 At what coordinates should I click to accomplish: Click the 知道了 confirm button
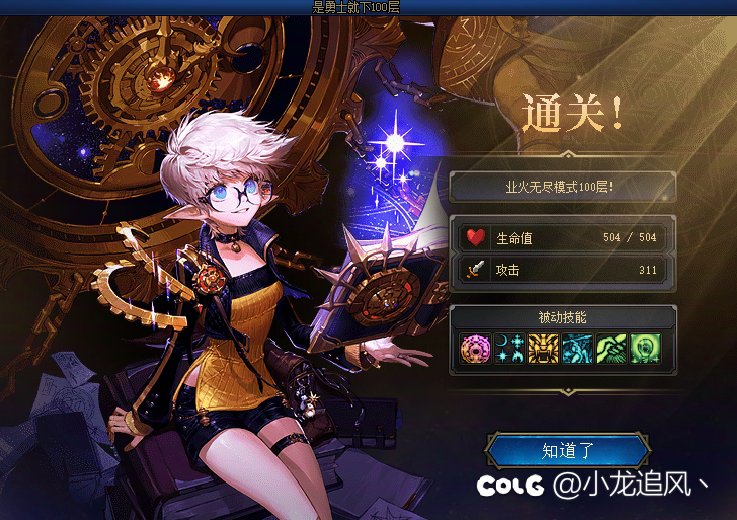click(567, 451)
